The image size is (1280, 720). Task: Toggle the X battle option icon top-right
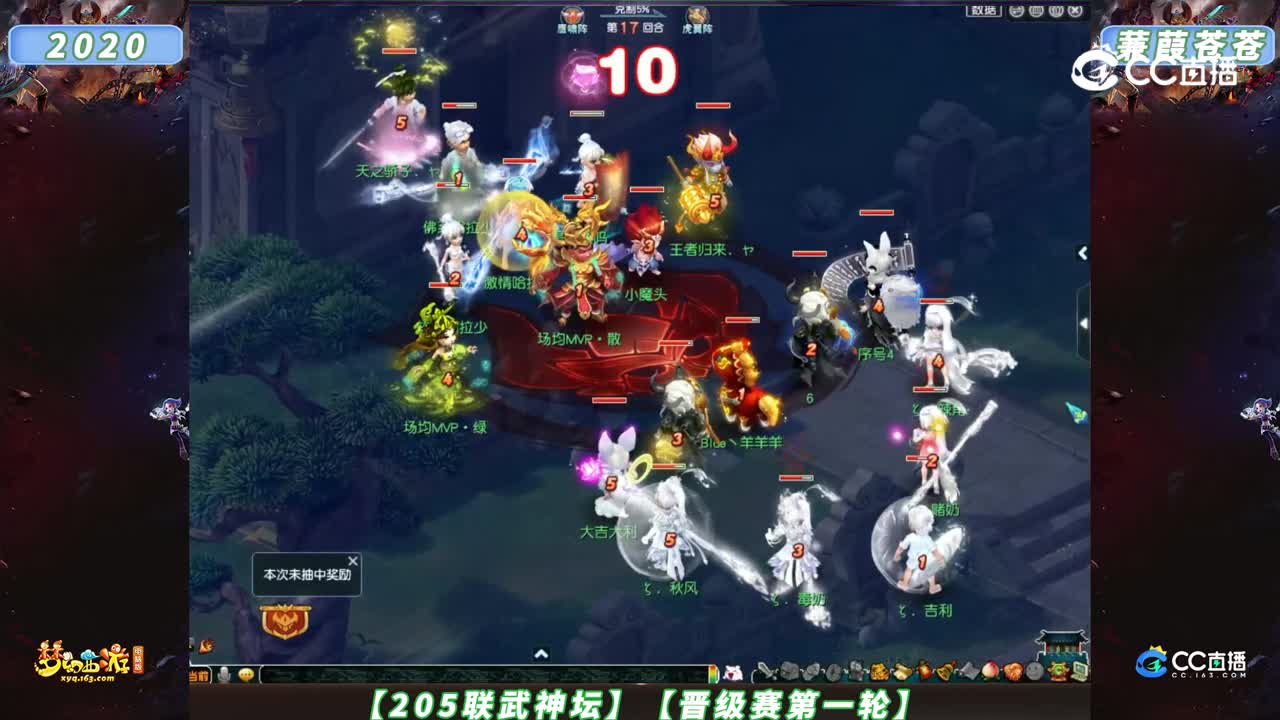coord(1075,11)
